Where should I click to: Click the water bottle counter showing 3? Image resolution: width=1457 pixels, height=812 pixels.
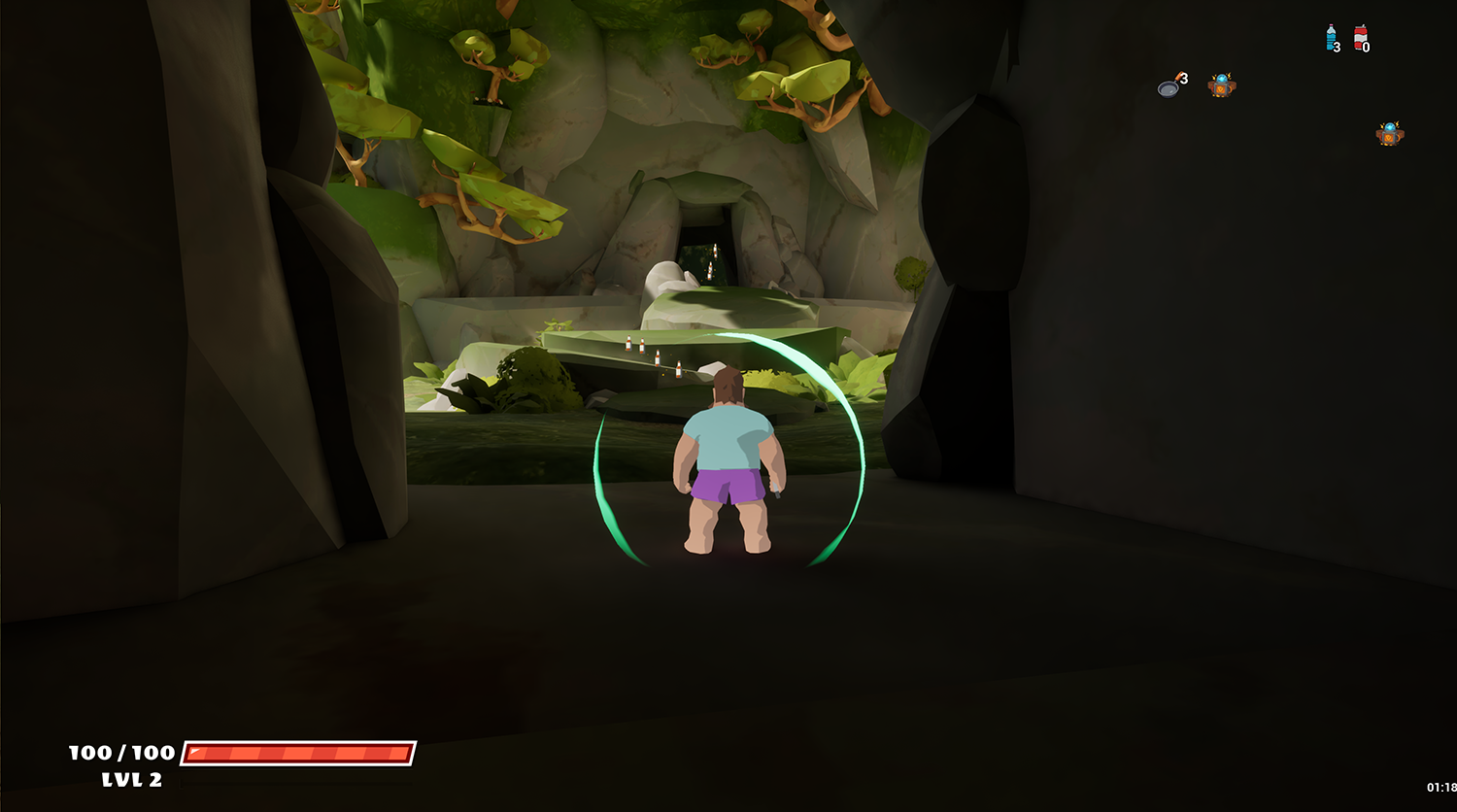[x=1338, y=46]
